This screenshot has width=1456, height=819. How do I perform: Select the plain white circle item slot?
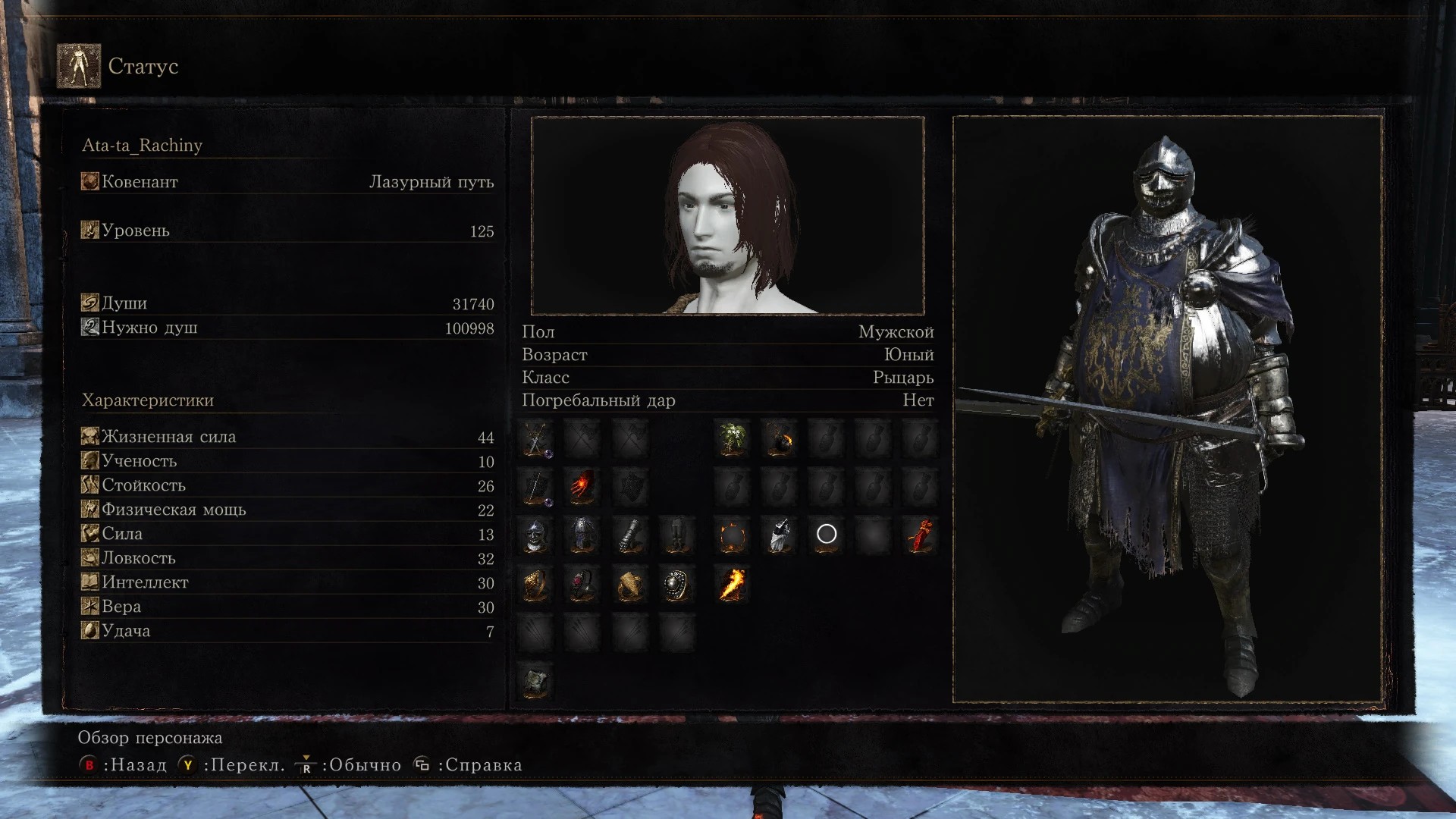coord(827,535)
